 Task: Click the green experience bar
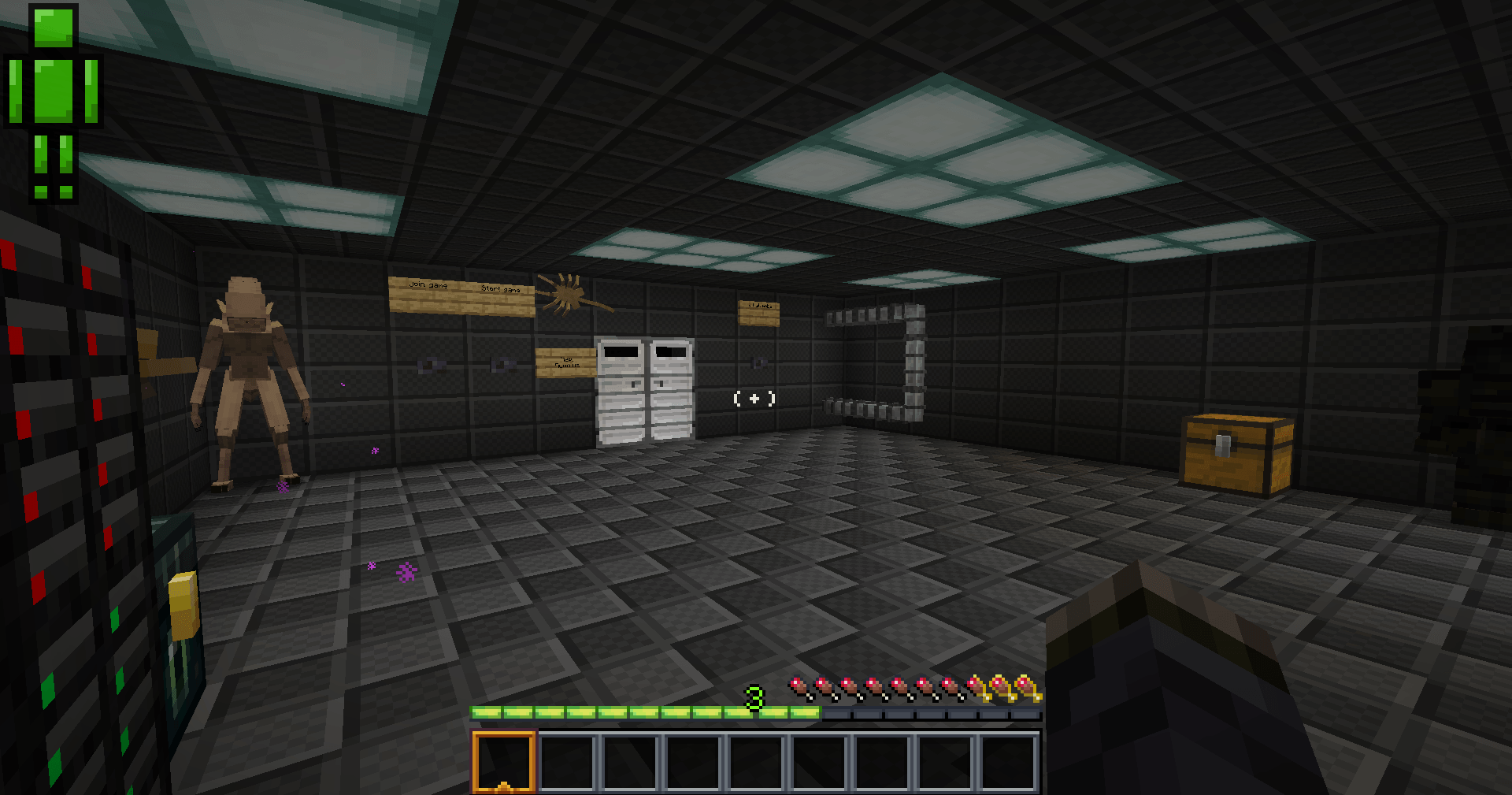[x=646, y=710]
